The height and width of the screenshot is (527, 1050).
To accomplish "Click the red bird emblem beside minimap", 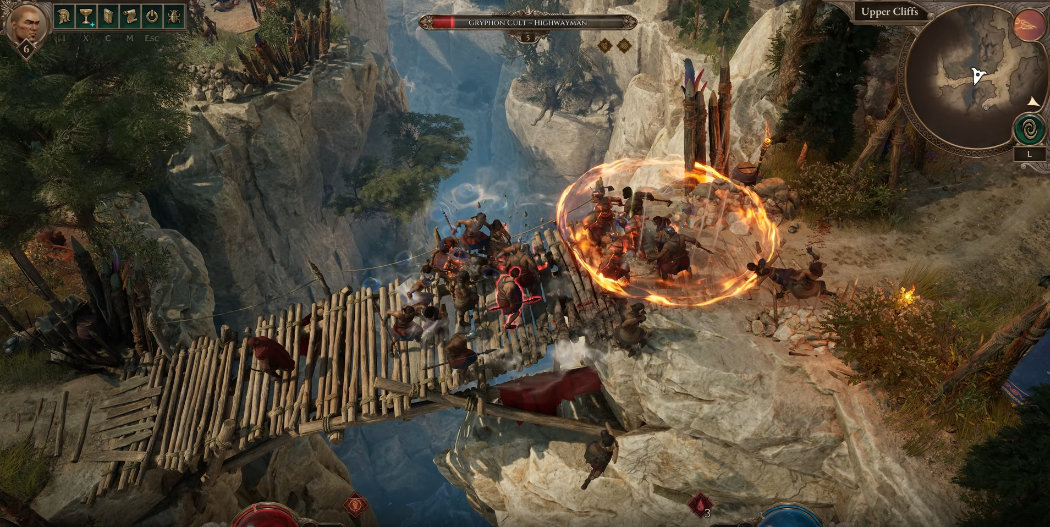I will click(x=1029, y=25).
